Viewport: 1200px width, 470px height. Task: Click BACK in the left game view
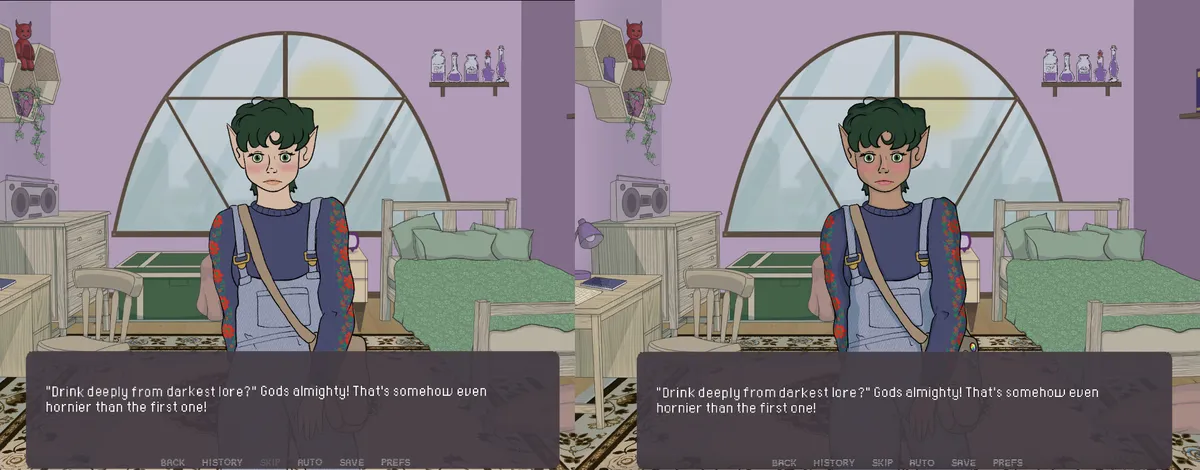[x=173, y=462]
